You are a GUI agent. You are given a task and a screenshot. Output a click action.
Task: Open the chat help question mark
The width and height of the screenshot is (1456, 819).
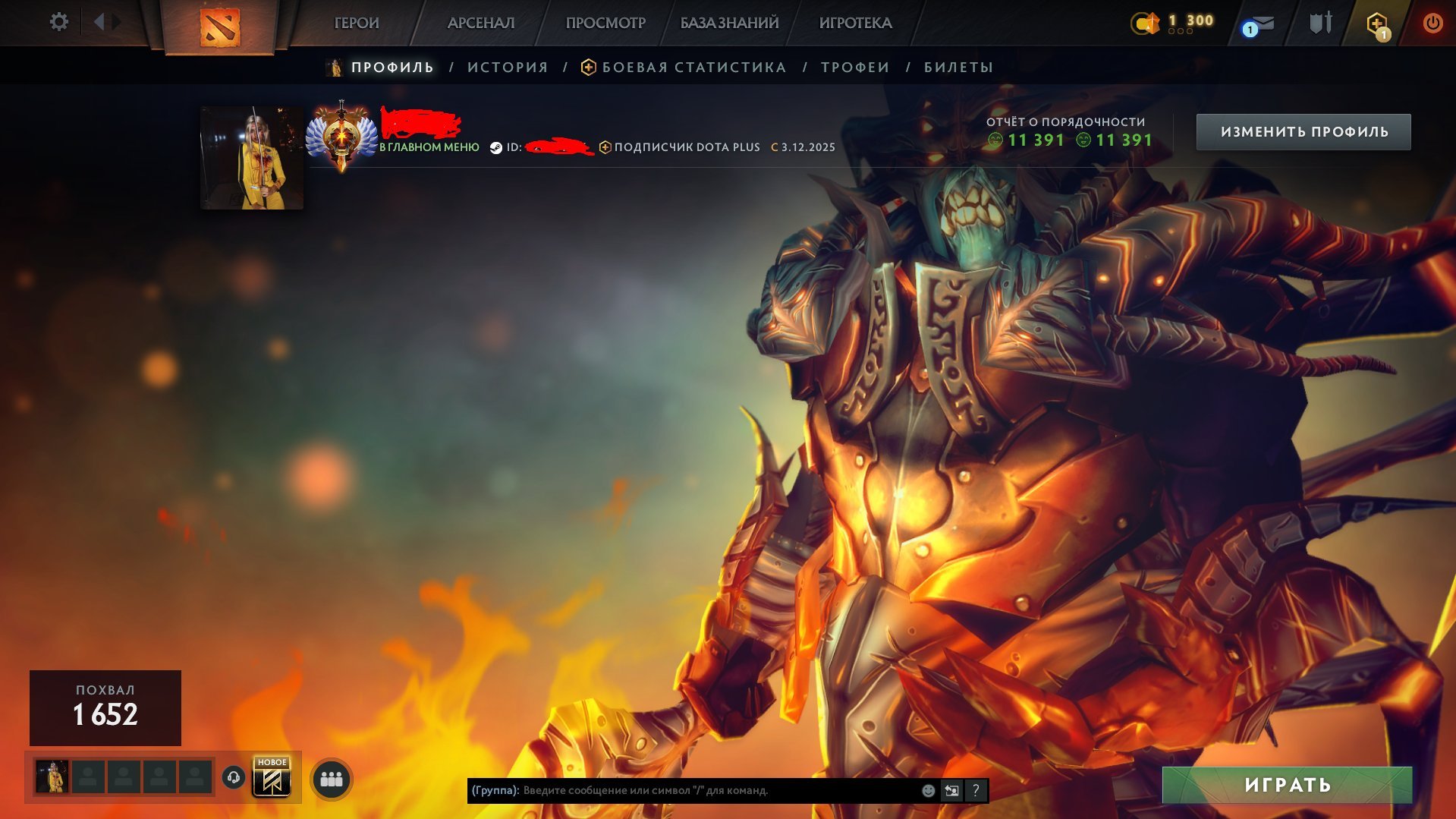click(x=975, y=790)
